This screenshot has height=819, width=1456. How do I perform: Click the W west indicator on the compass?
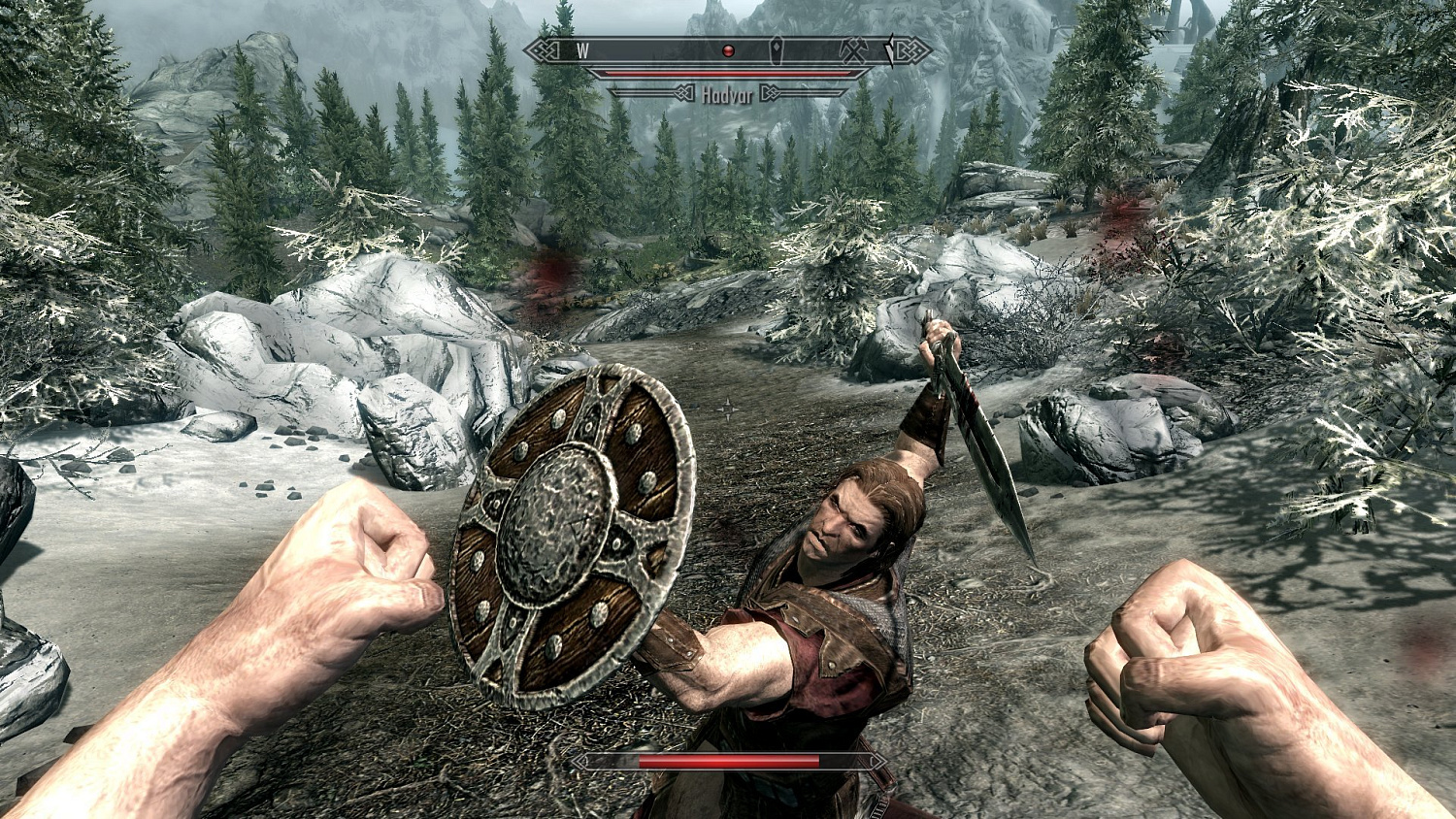pyautogui.click(x=582, y=49)
